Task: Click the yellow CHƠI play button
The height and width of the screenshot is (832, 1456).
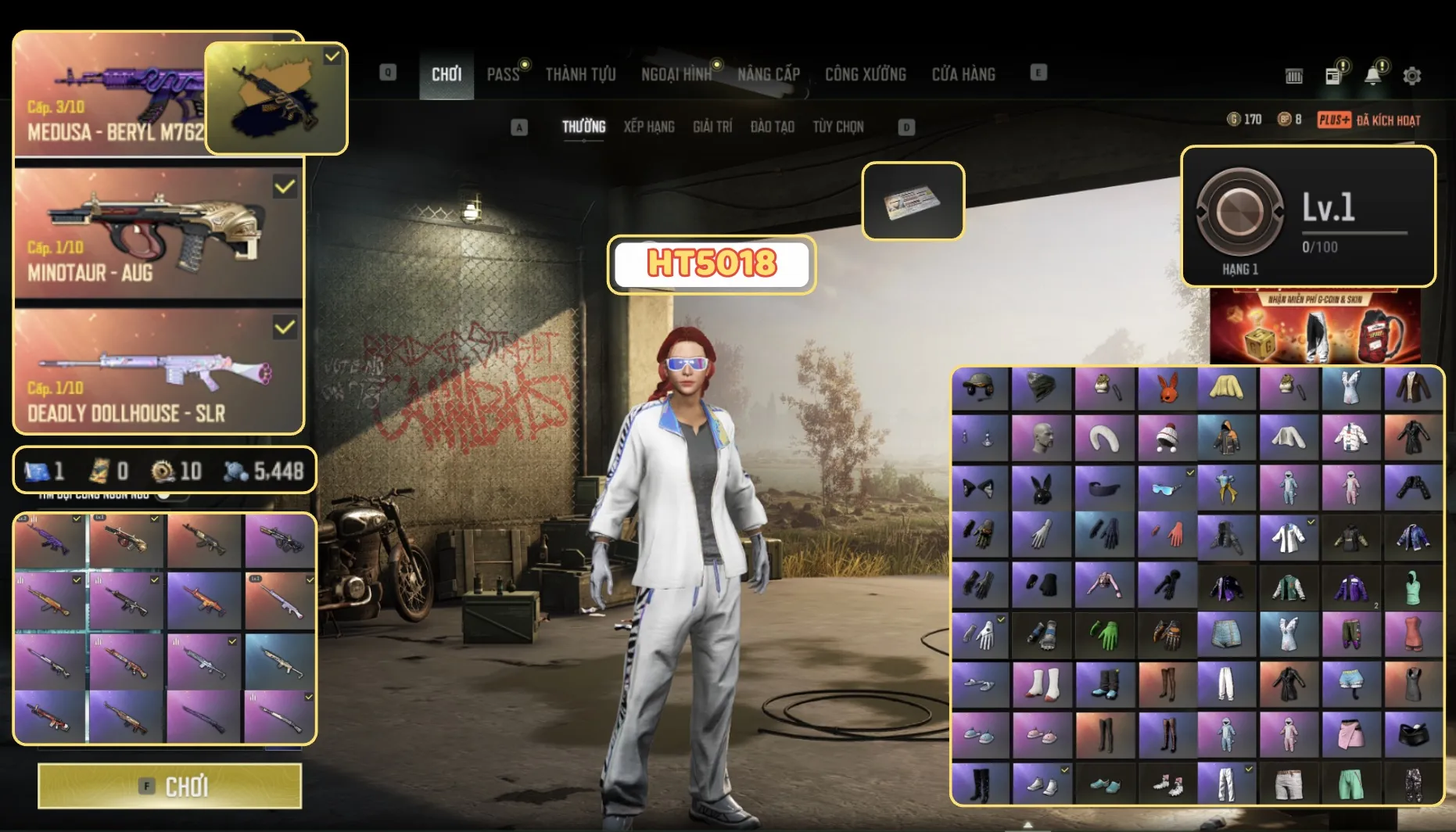Action: [170, 786]
